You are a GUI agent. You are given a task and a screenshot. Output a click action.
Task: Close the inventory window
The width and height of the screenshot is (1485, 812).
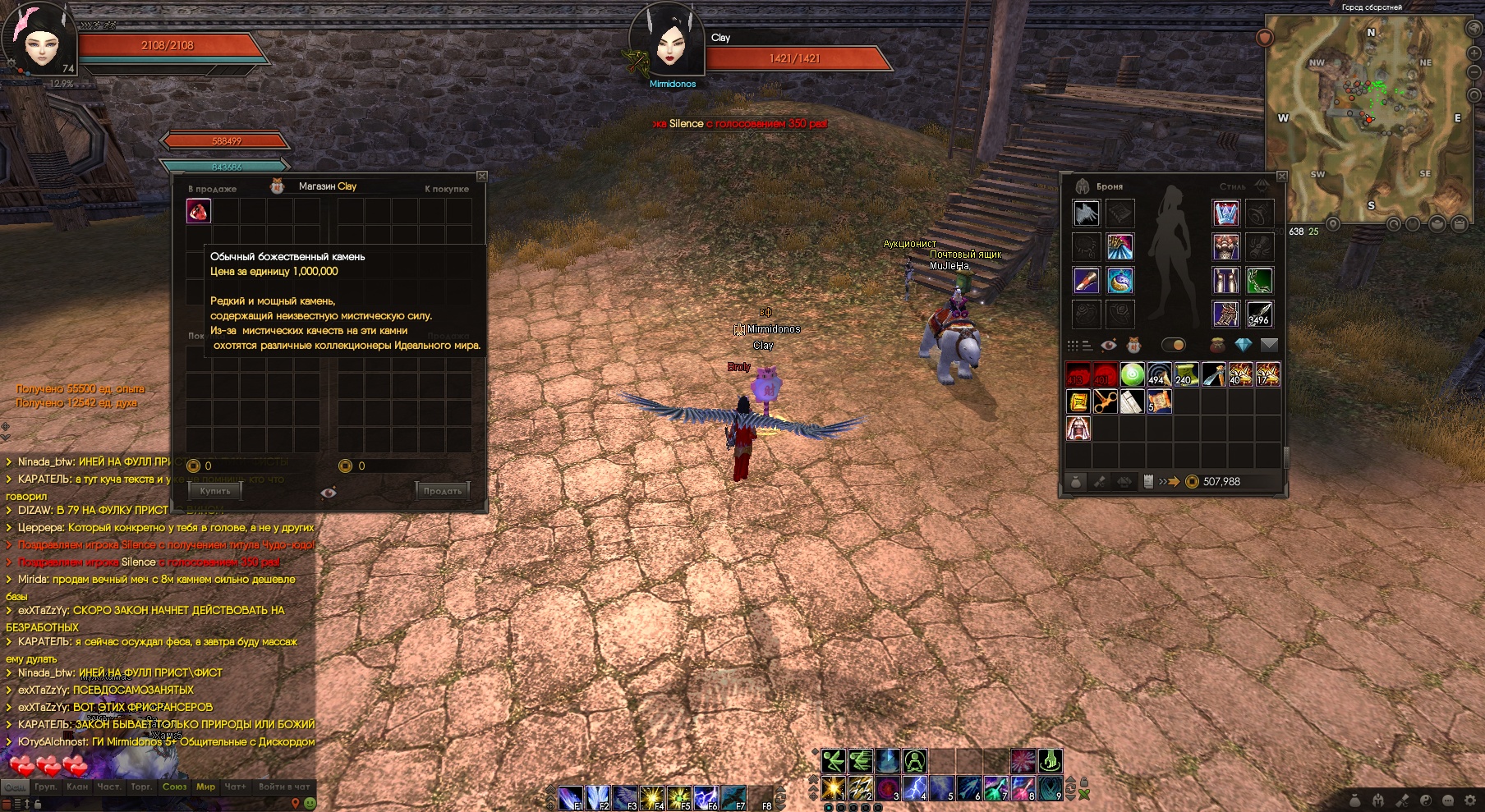[x=1281, y=177]
